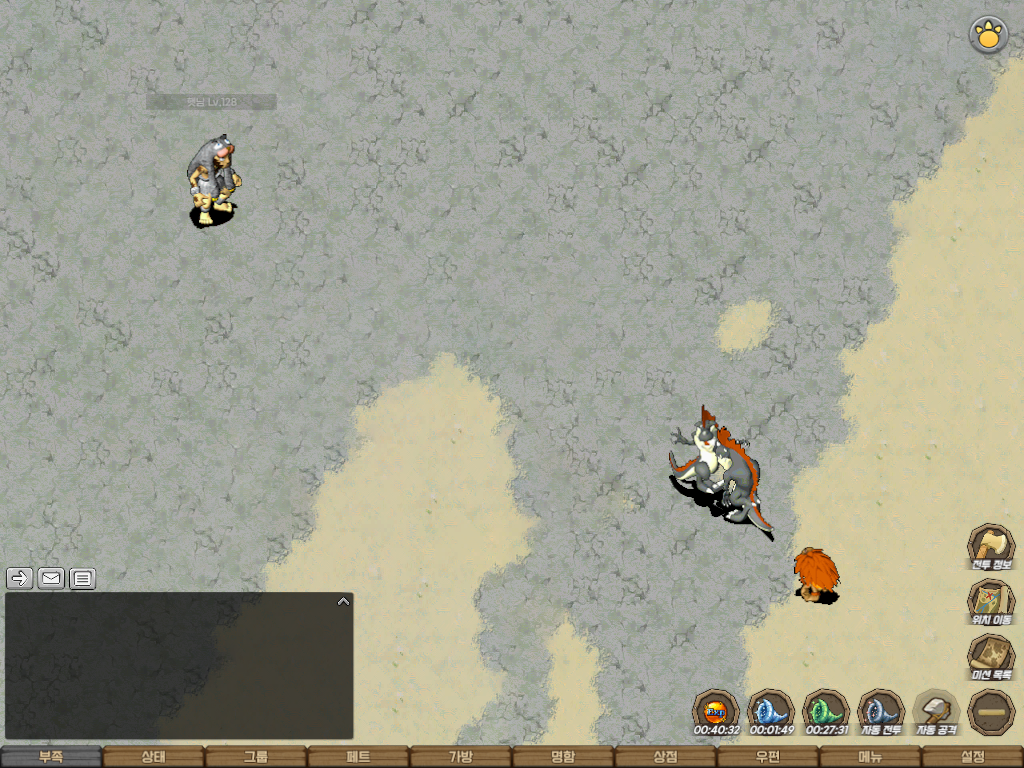Toggle 자동 전투 auto battle
This screenshot has height=768, width=1024.
pyautogui.click(x=881, y=712)
